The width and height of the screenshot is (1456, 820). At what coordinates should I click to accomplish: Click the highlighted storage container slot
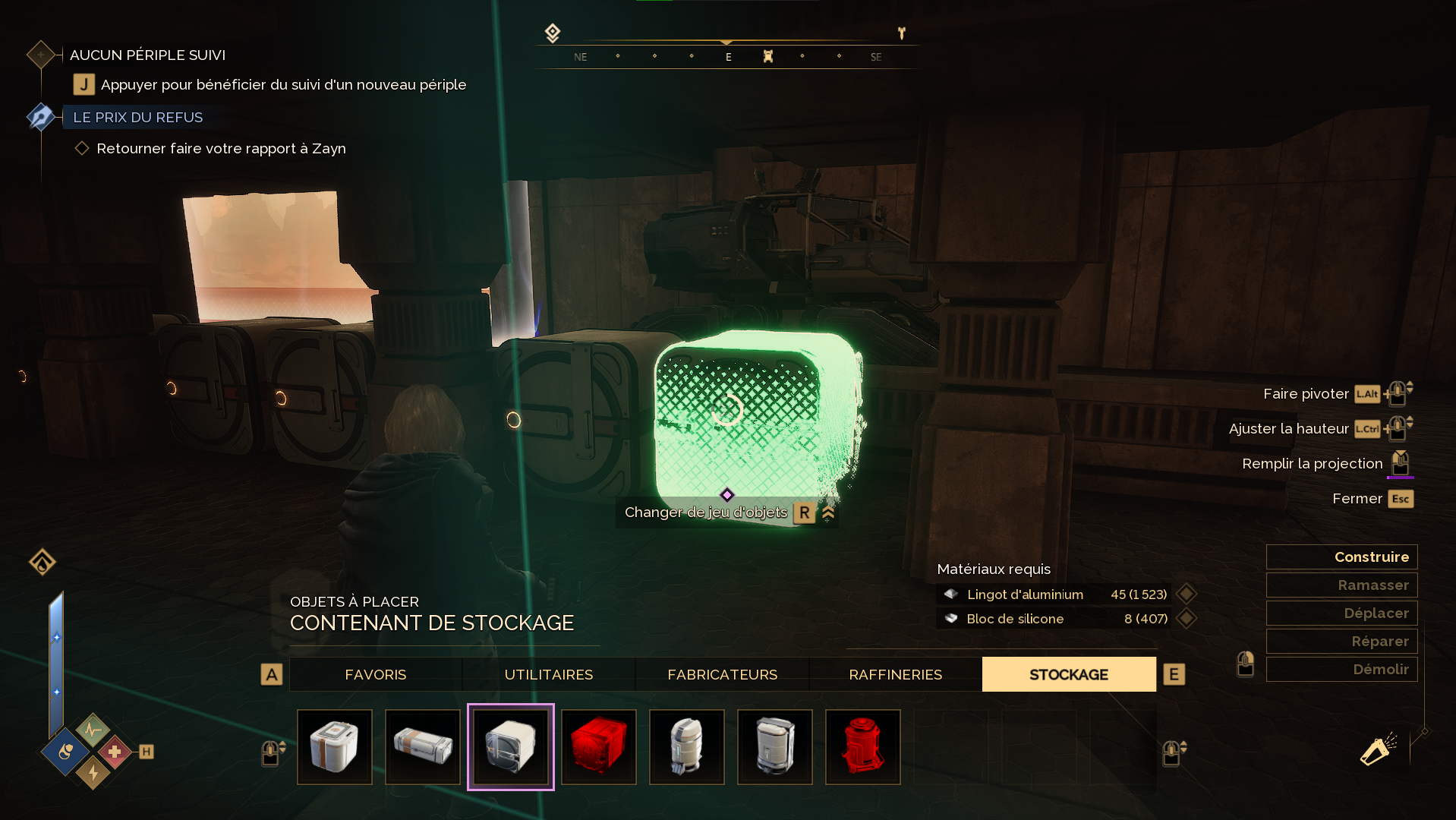tap(511, 747)
